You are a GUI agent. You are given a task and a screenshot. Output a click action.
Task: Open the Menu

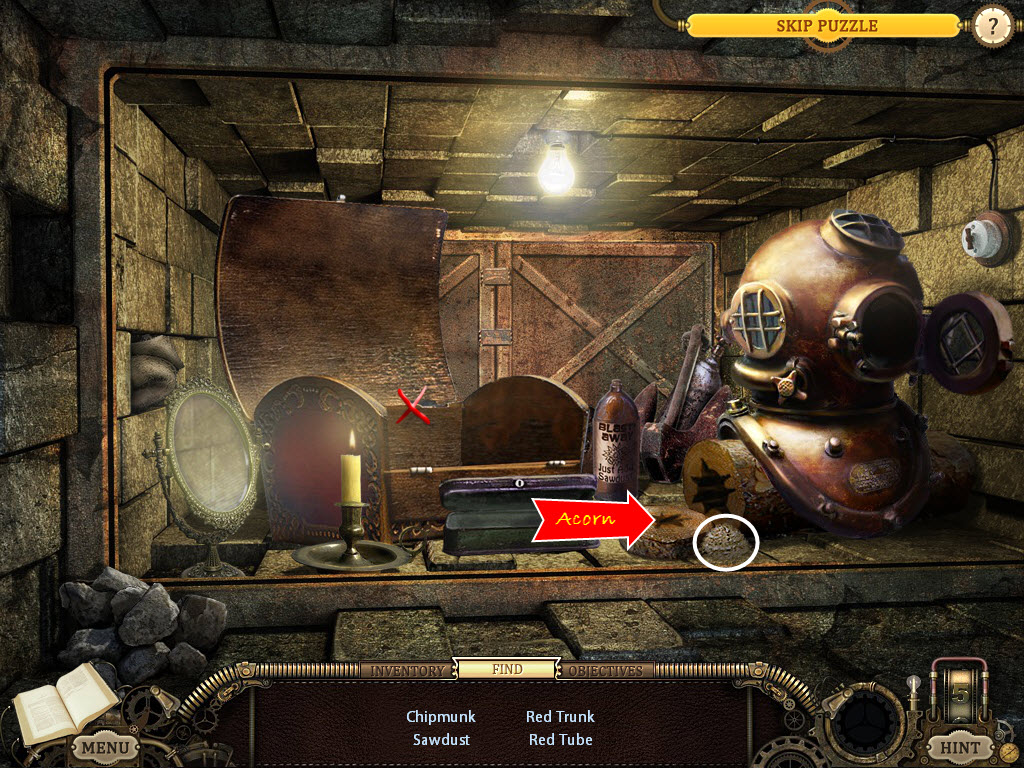pos(104,747)
